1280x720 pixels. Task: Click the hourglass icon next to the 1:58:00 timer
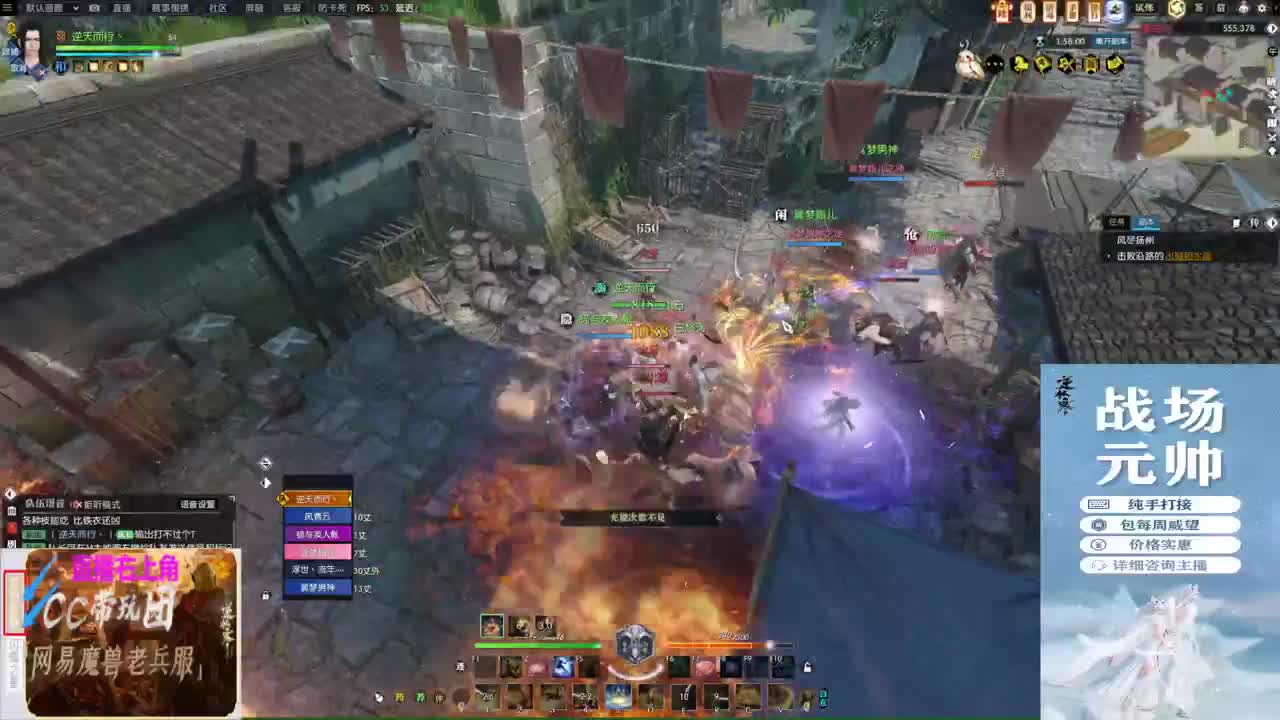(x=1039, y=41)
